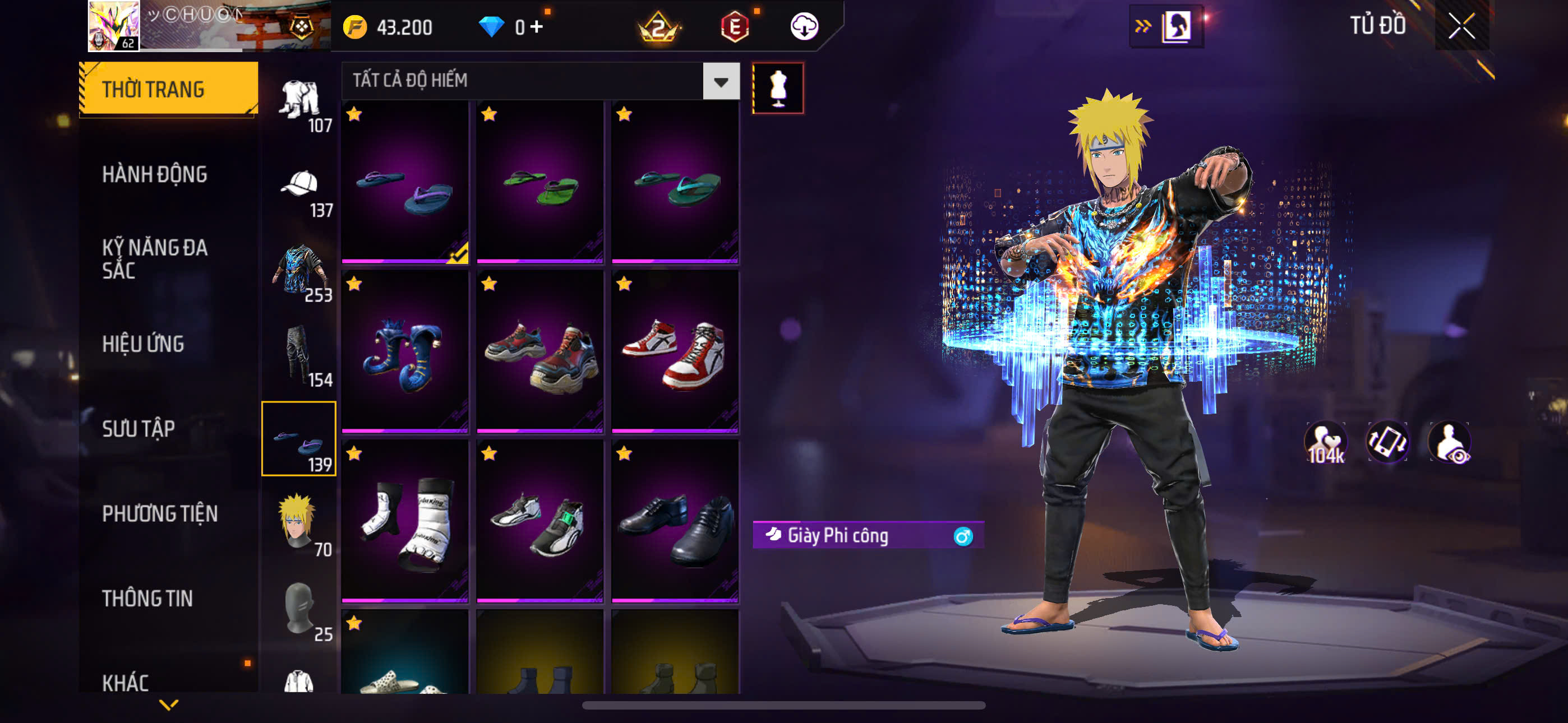1568x723 pixels.
Task: Select the hair category showing 70 items
Action: coord(299,524)
